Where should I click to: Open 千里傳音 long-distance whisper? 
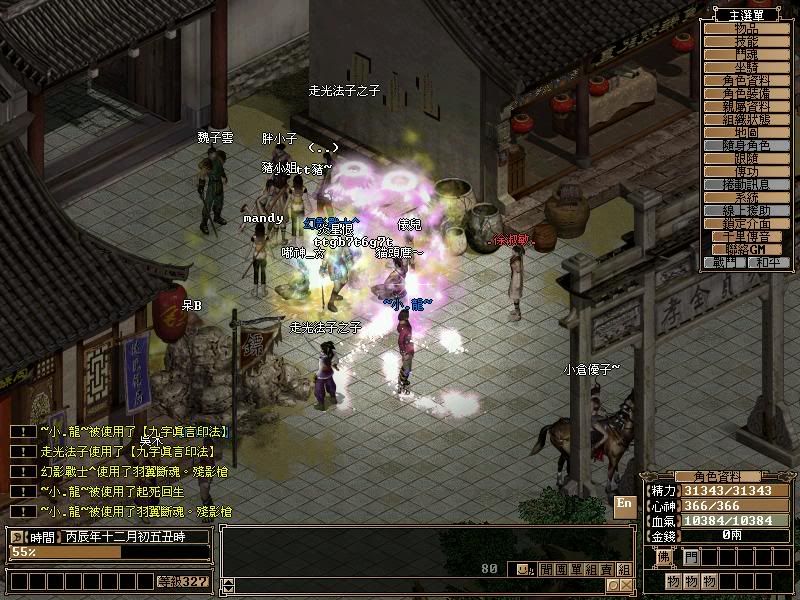[x=746, y=236]
